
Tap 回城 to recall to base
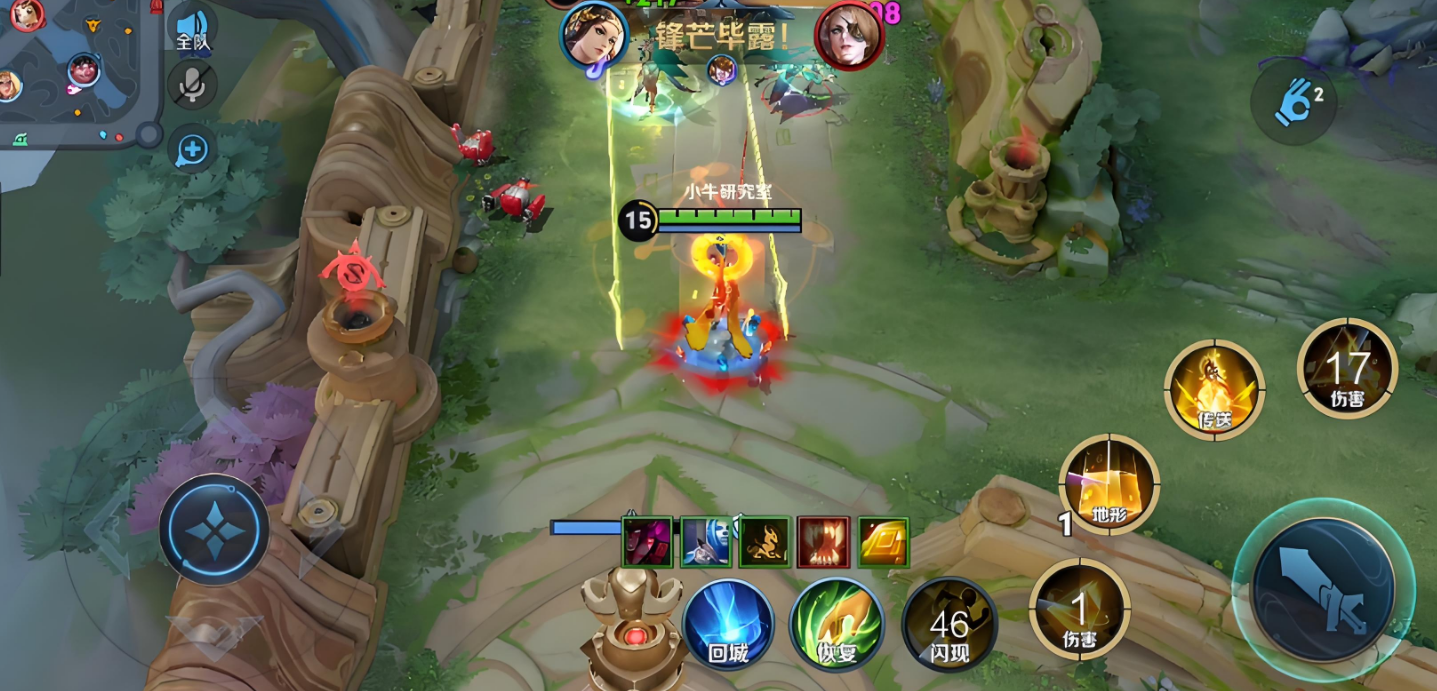pyautogui.click(x=728, y=625)
